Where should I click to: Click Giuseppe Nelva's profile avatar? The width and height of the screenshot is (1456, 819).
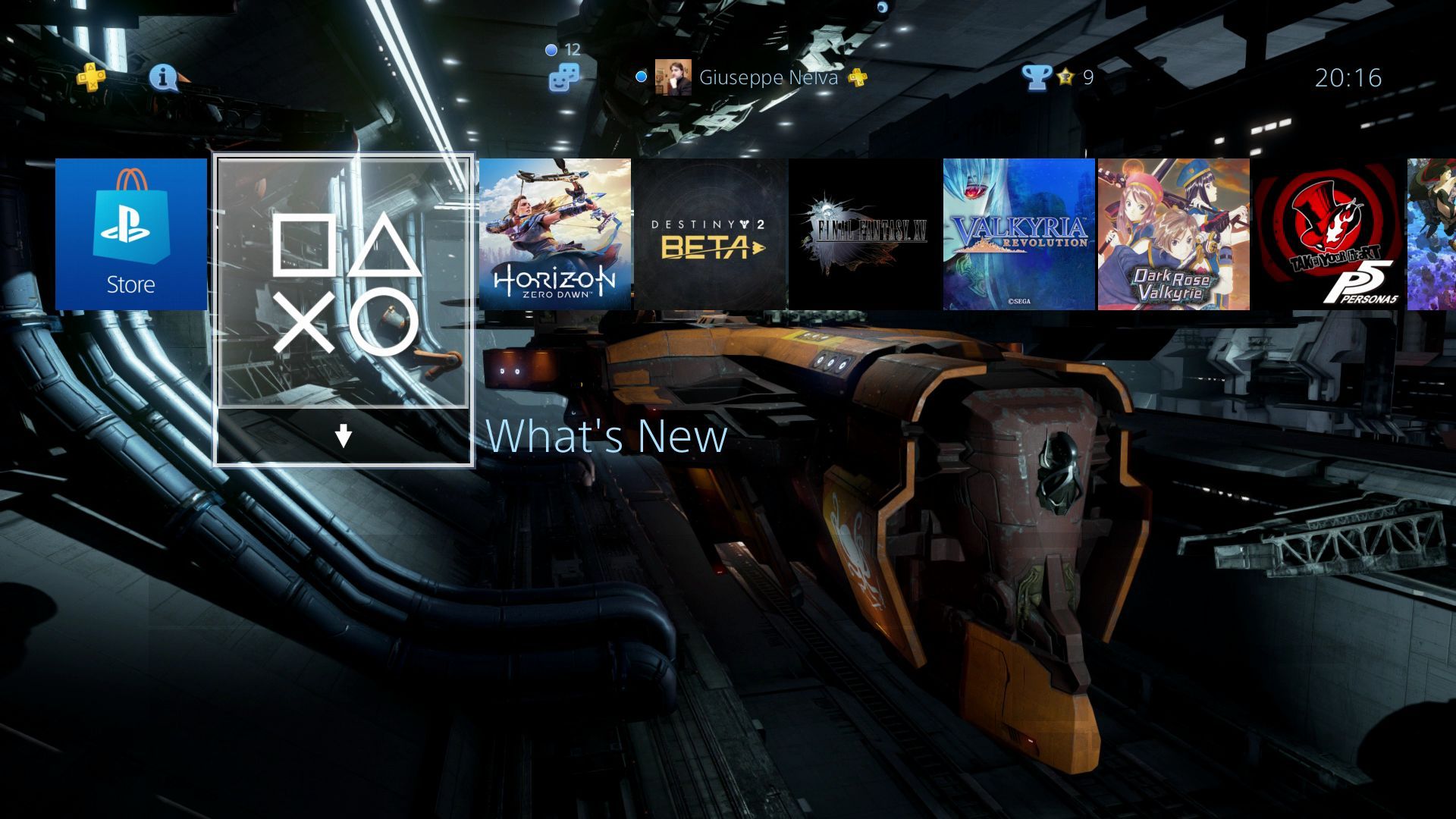[x=673, y=77]
